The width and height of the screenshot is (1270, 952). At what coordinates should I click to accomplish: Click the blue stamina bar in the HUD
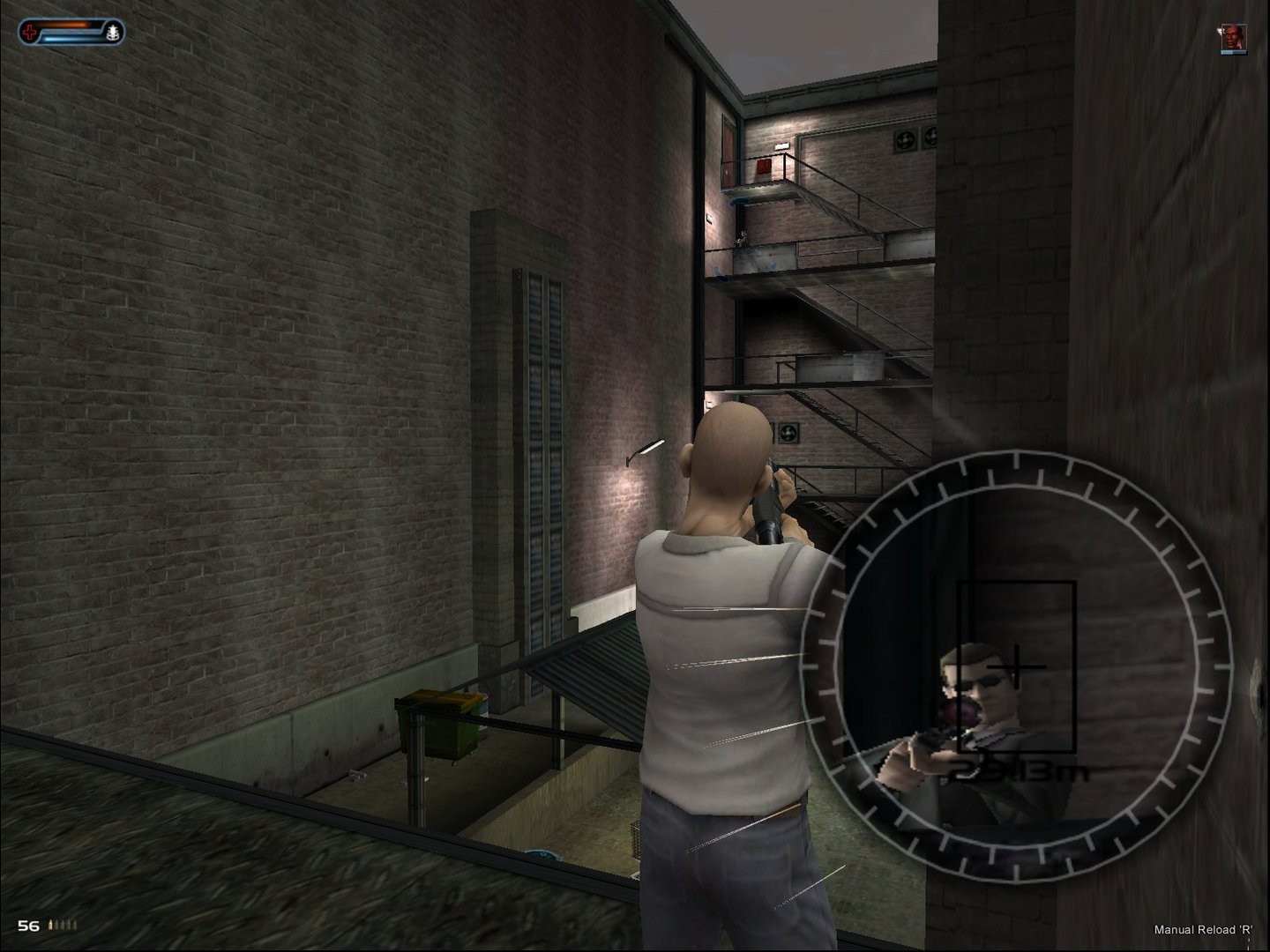click(x=63, y=37)
